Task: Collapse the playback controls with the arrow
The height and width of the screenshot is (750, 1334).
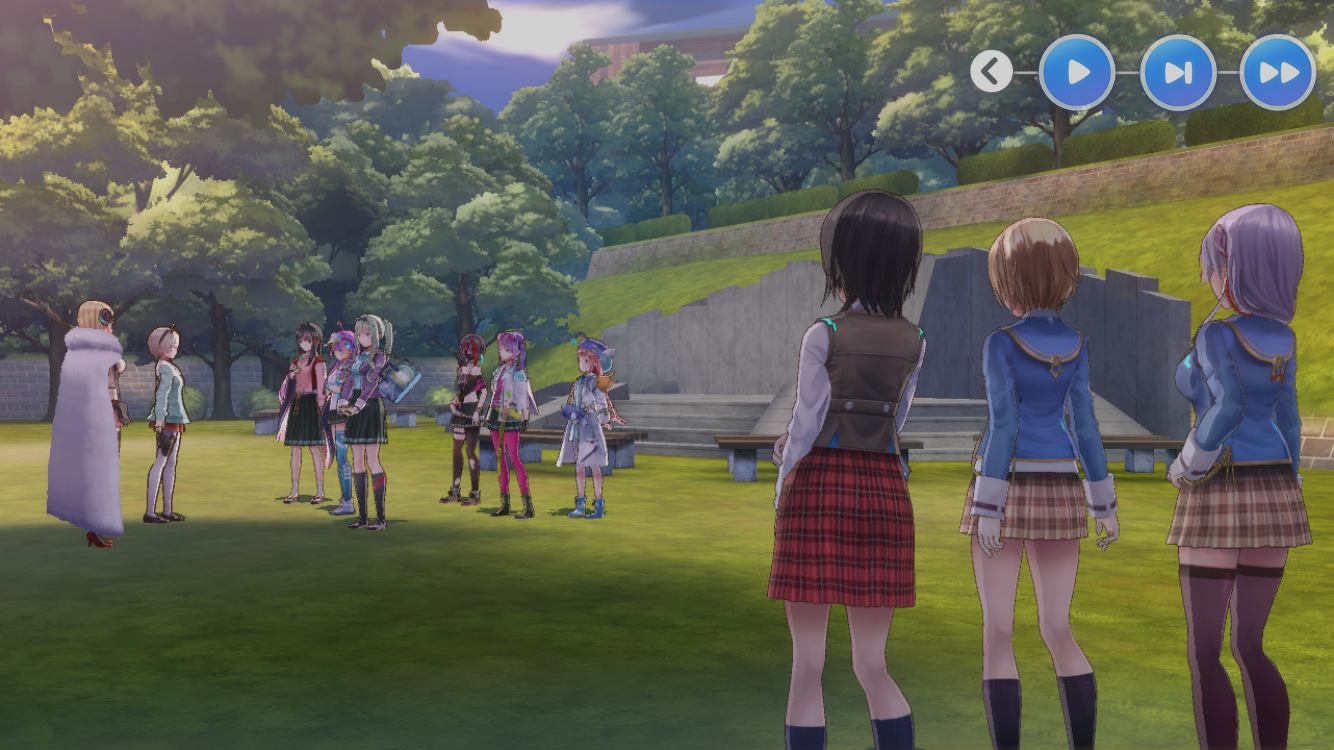Action: pyautogui.click(x=991, y=72)
